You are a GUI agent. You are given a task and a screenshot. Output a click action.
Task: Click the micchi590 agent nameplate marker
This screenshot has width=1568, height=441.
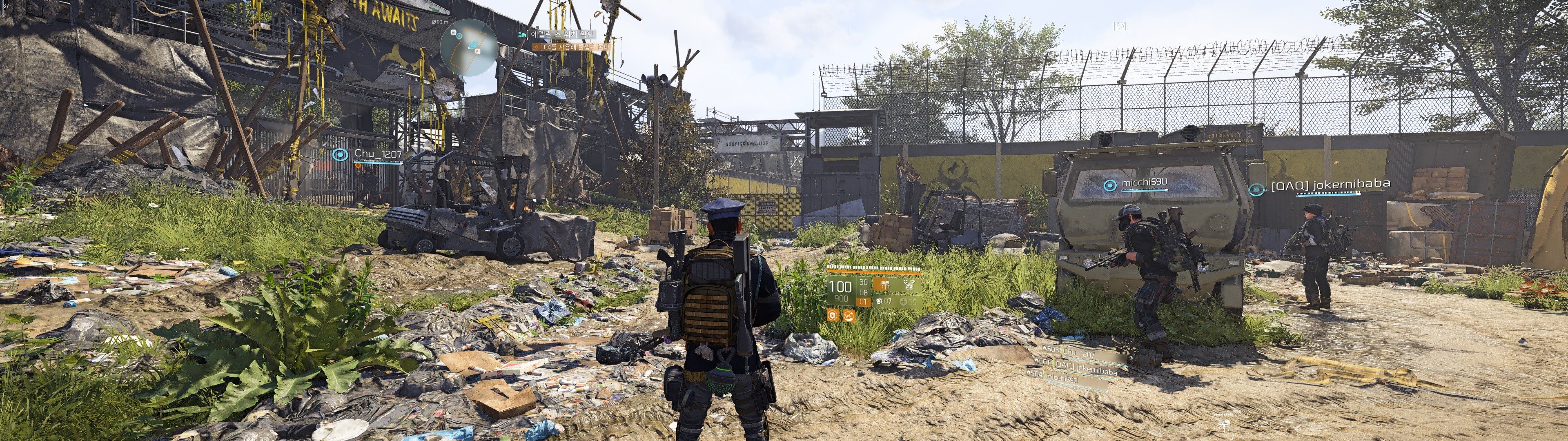(1110, 185)
